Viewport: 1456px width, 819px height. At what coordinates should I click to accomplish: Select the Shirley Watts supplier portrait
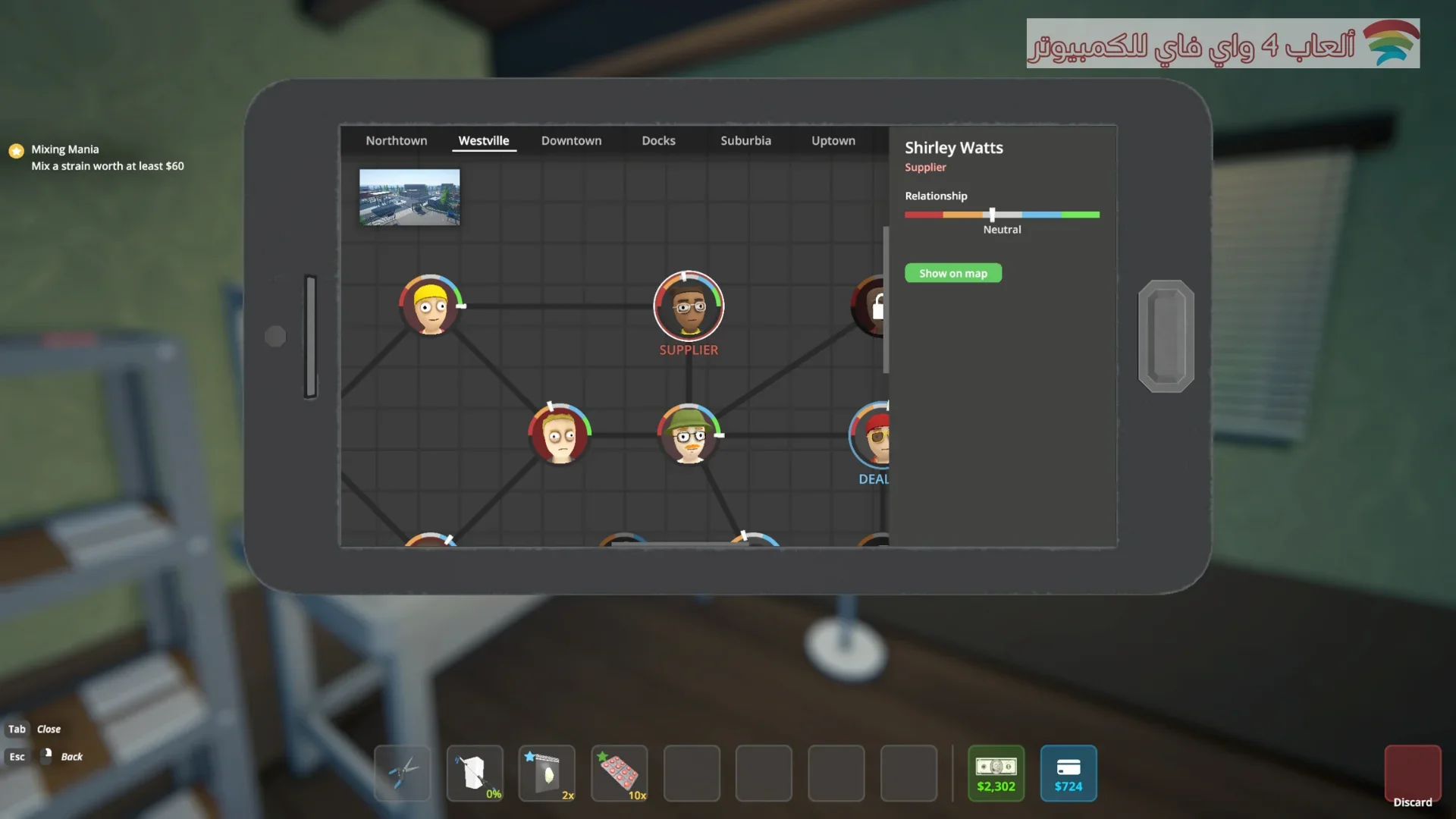point(689,306)
